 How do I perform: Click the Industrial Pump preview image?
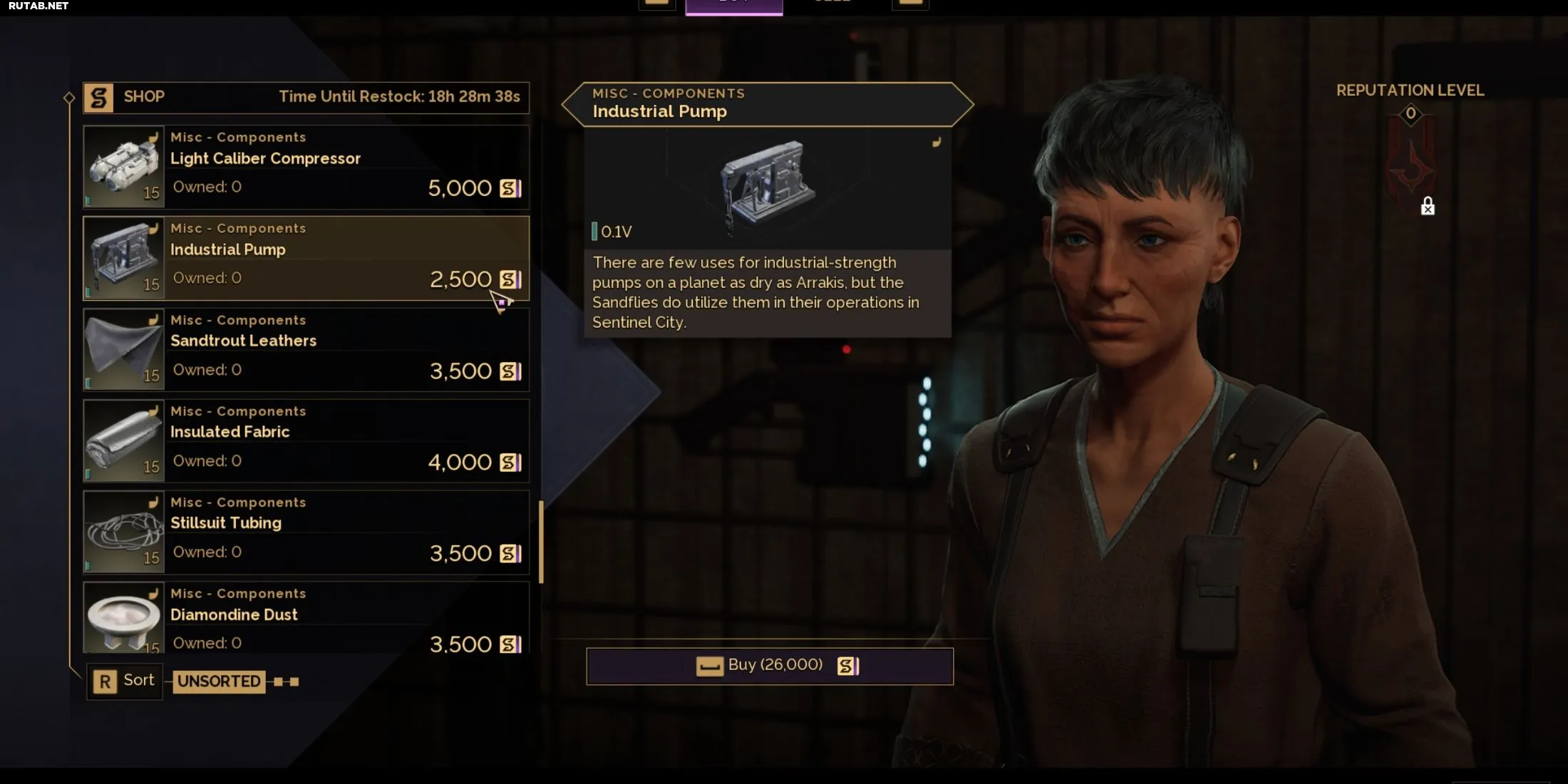pos(768,185)
